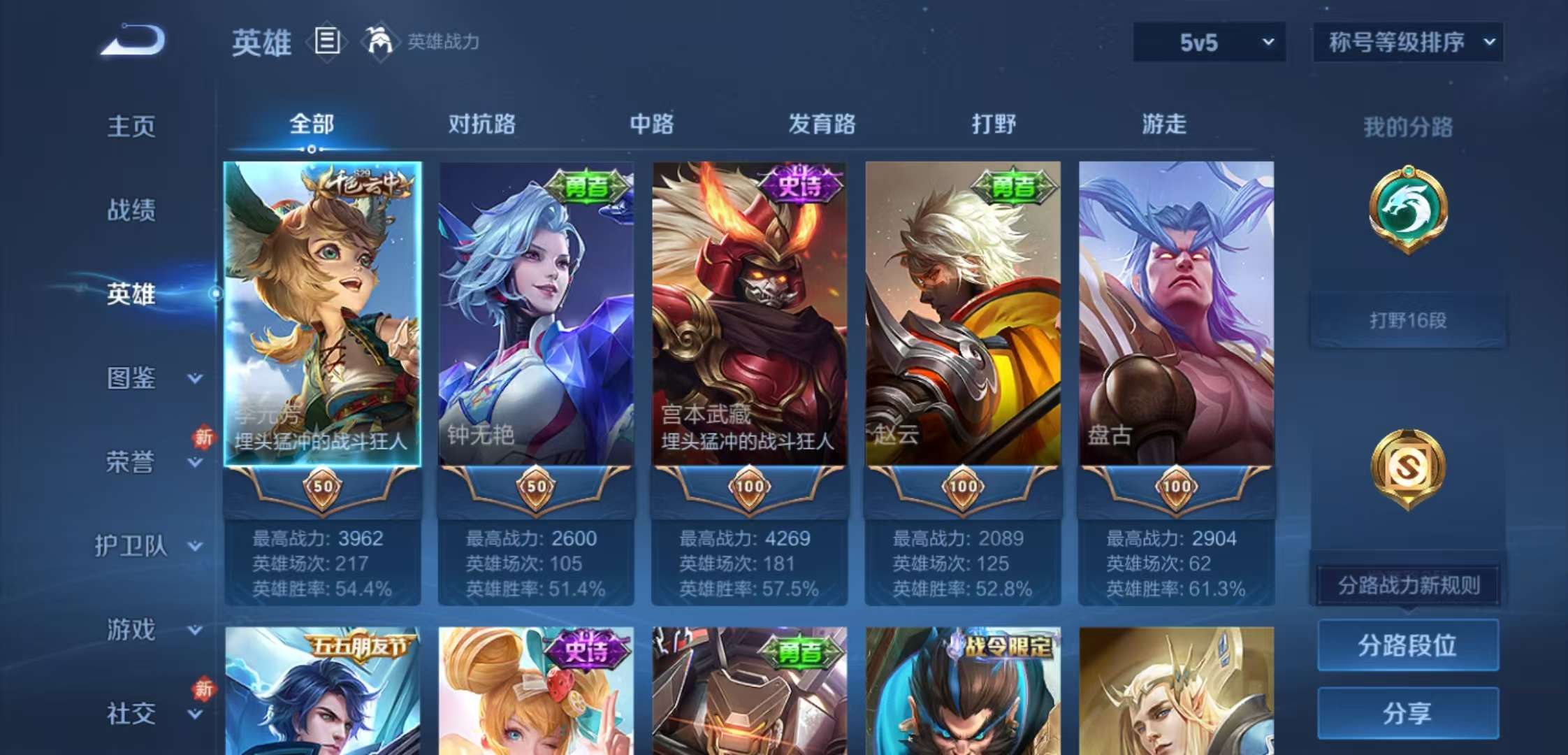Viewport: 1568px width, 755px height.
Task: Switch to the 对抗路 tab
Action: [x=484, y=124]
